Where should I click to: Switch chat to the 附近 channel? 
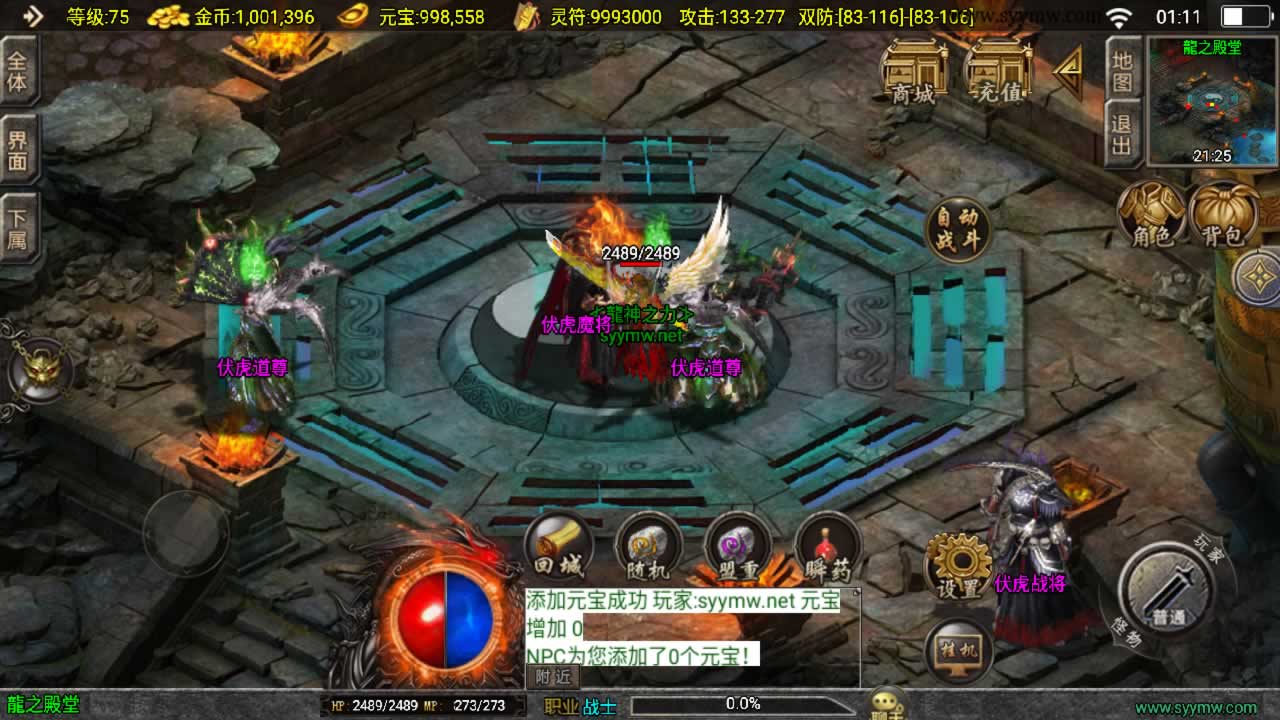(x=551, y=677)
